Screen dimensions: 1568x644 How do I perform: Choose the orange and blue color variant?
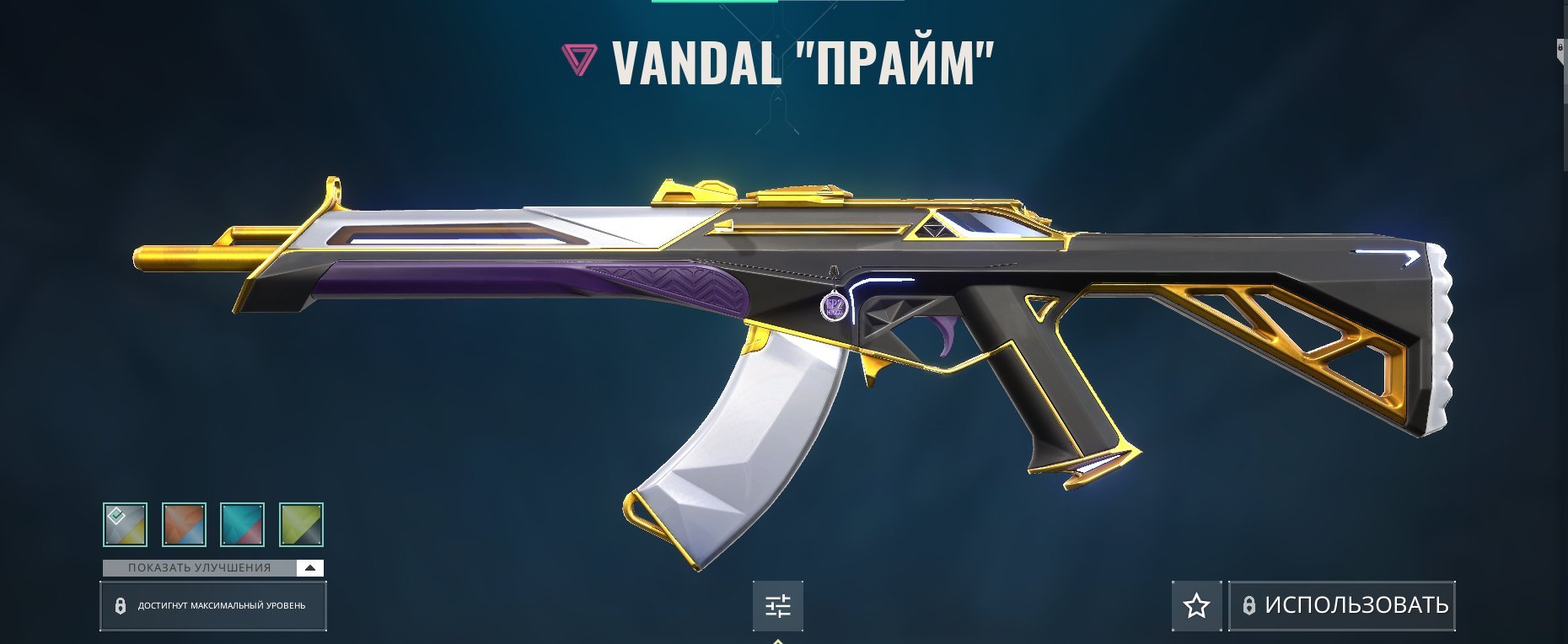(x=184, y=524)
